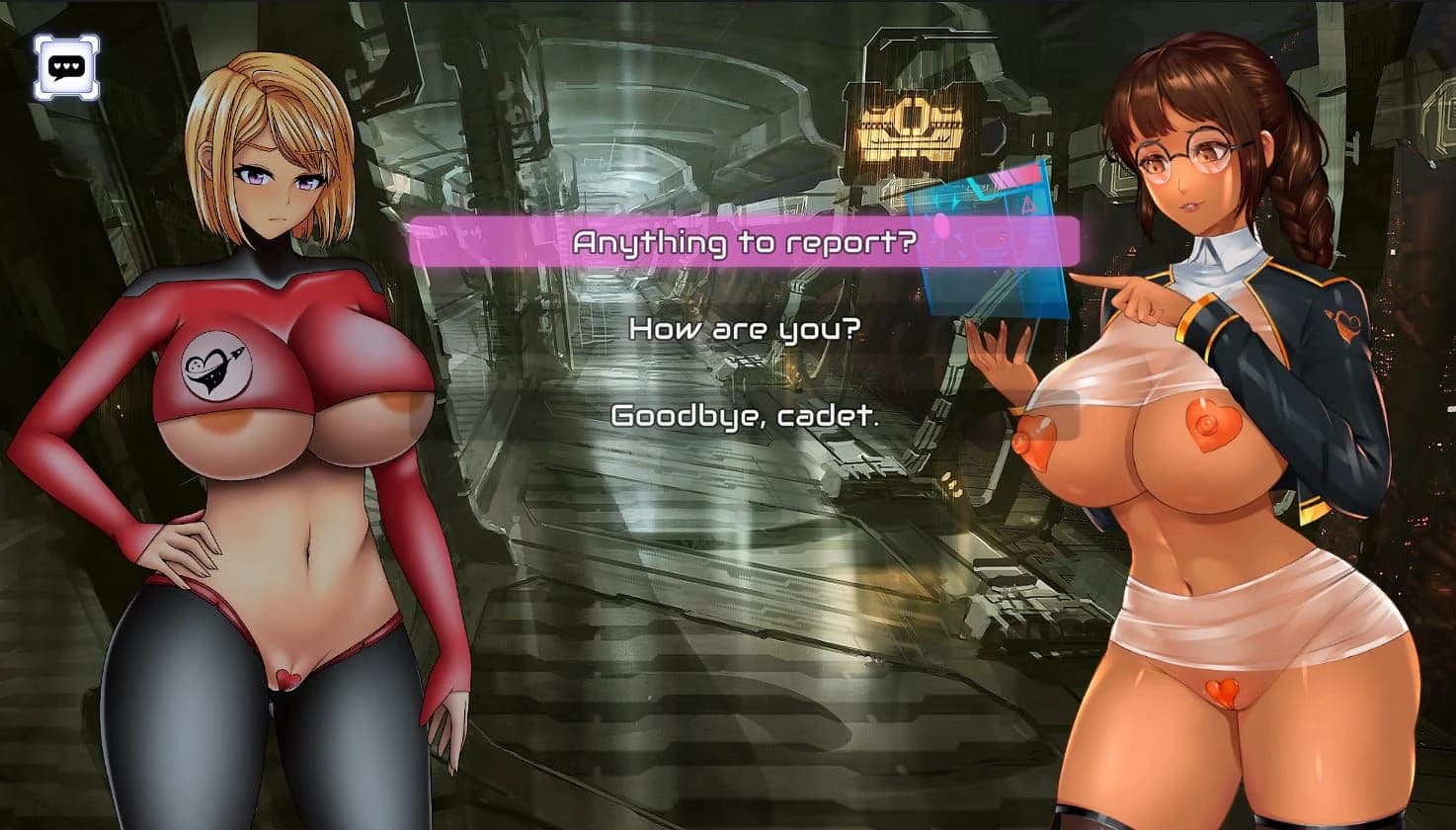Click the warning symbol on the holographic tablet
Screen dimensions: 1456x830
coord(1027,206)
